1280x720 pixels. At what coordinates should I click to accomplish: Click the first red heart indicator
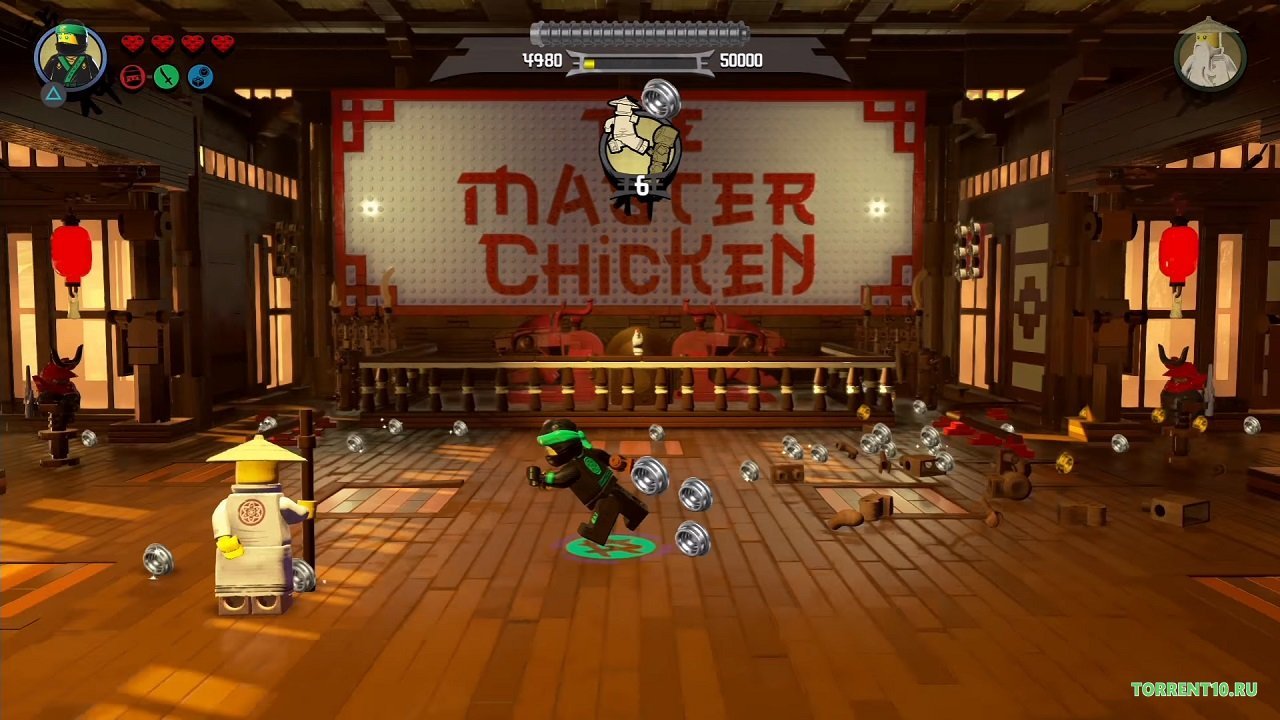[134, 43]
